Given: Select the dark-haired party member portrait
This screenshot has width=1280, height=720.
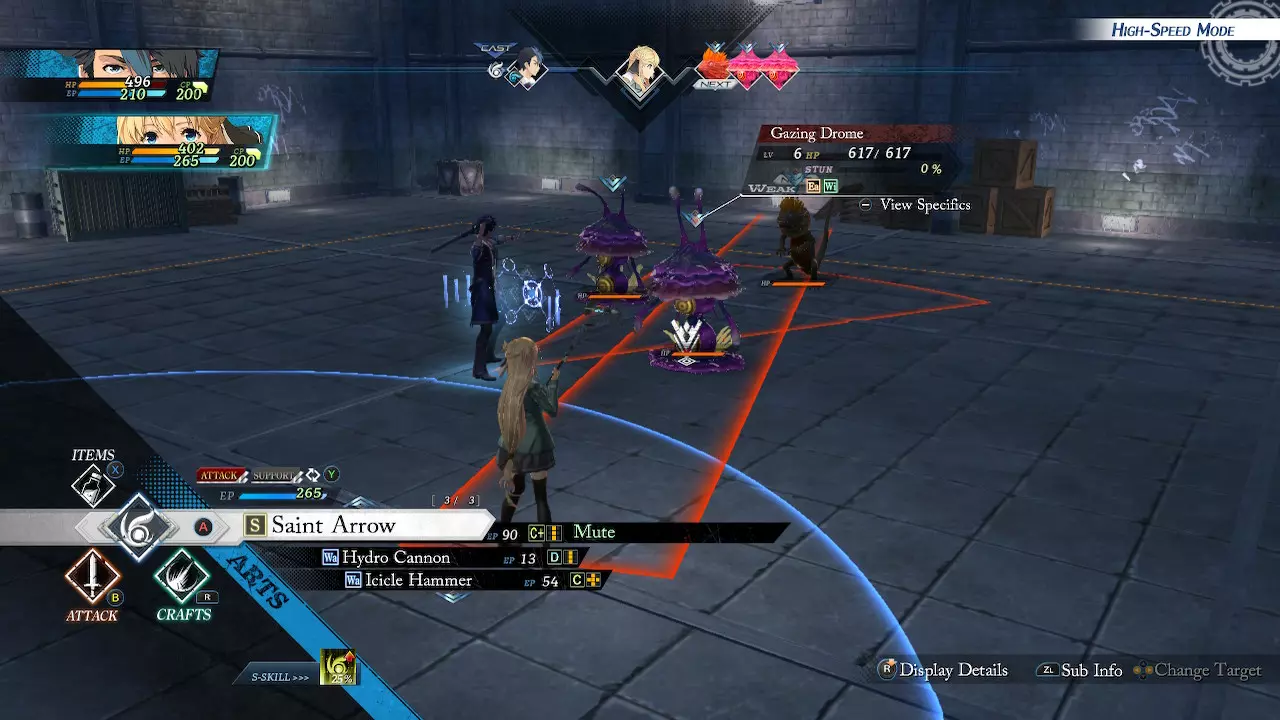Looking at the screenshot, I should tap(108, 76).
